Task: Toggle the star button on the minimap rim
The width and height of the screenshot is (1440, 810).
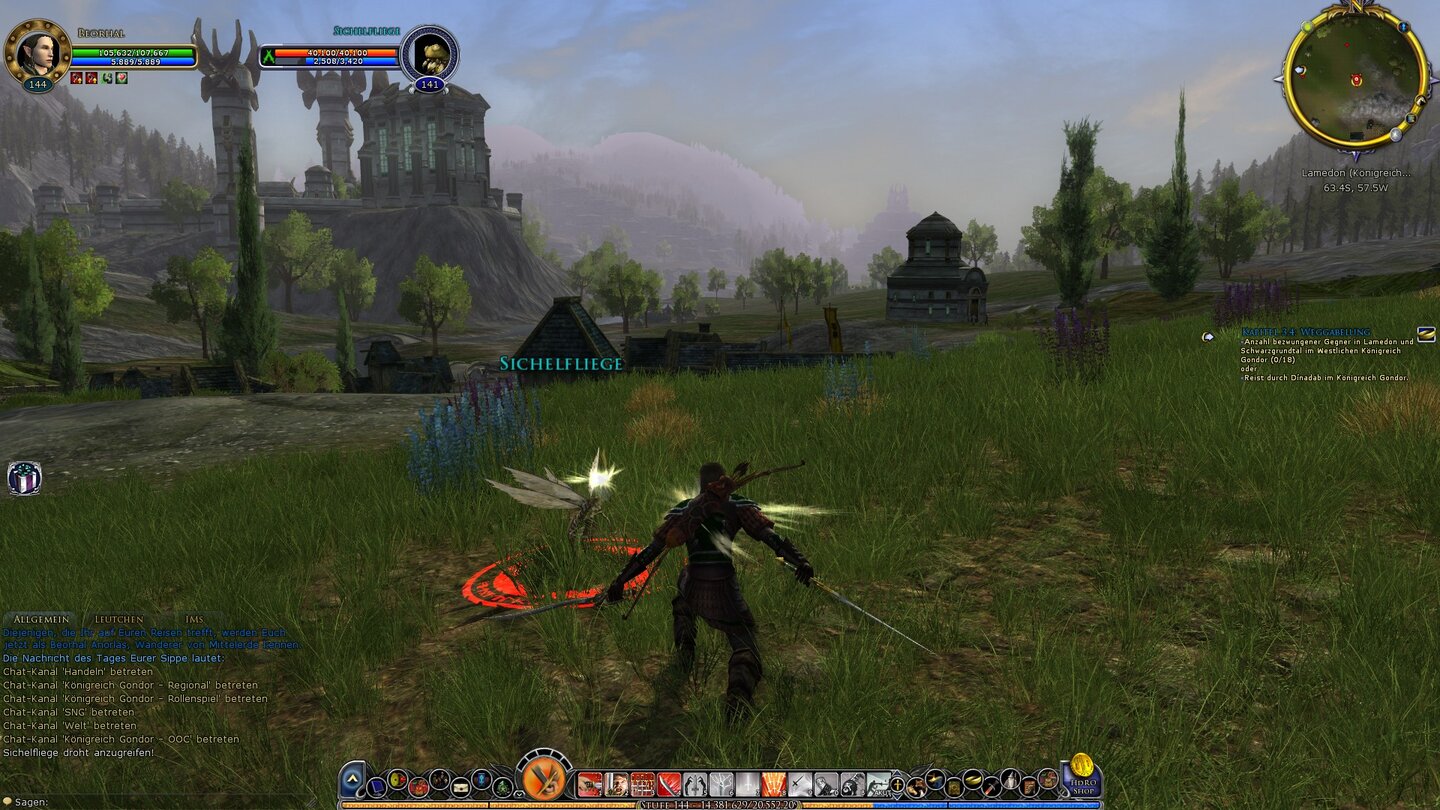Action: tap(1395, 134)
